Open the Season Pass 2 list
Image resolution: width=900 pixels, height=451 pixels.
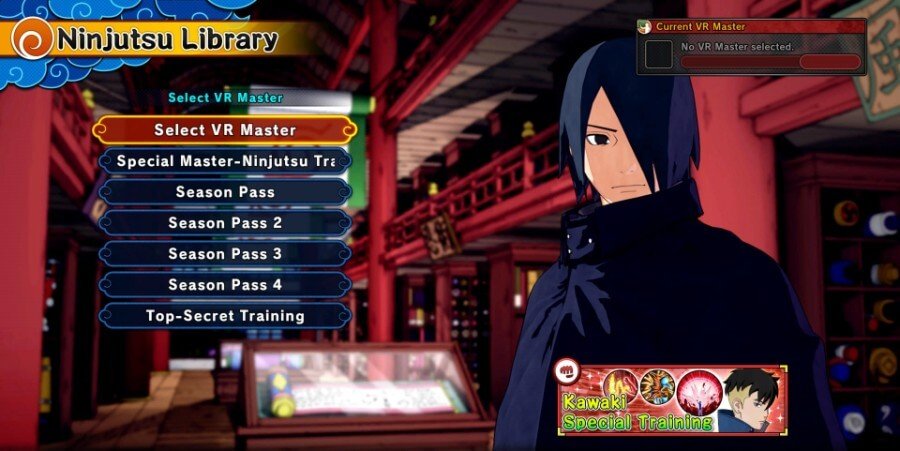point(225,223)
